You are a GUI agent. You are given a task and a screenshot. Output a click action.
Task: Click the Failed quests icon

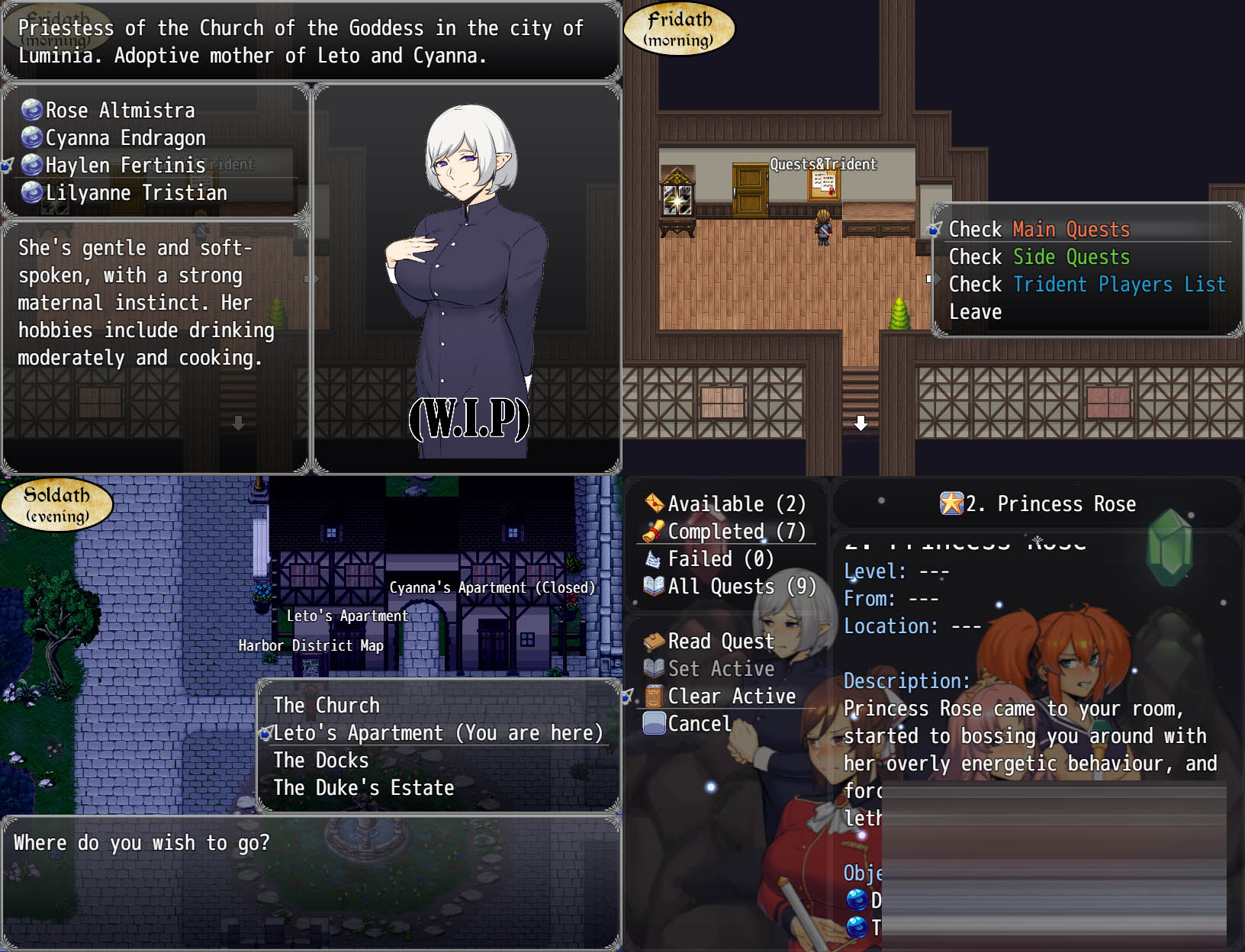coord(652,558)
